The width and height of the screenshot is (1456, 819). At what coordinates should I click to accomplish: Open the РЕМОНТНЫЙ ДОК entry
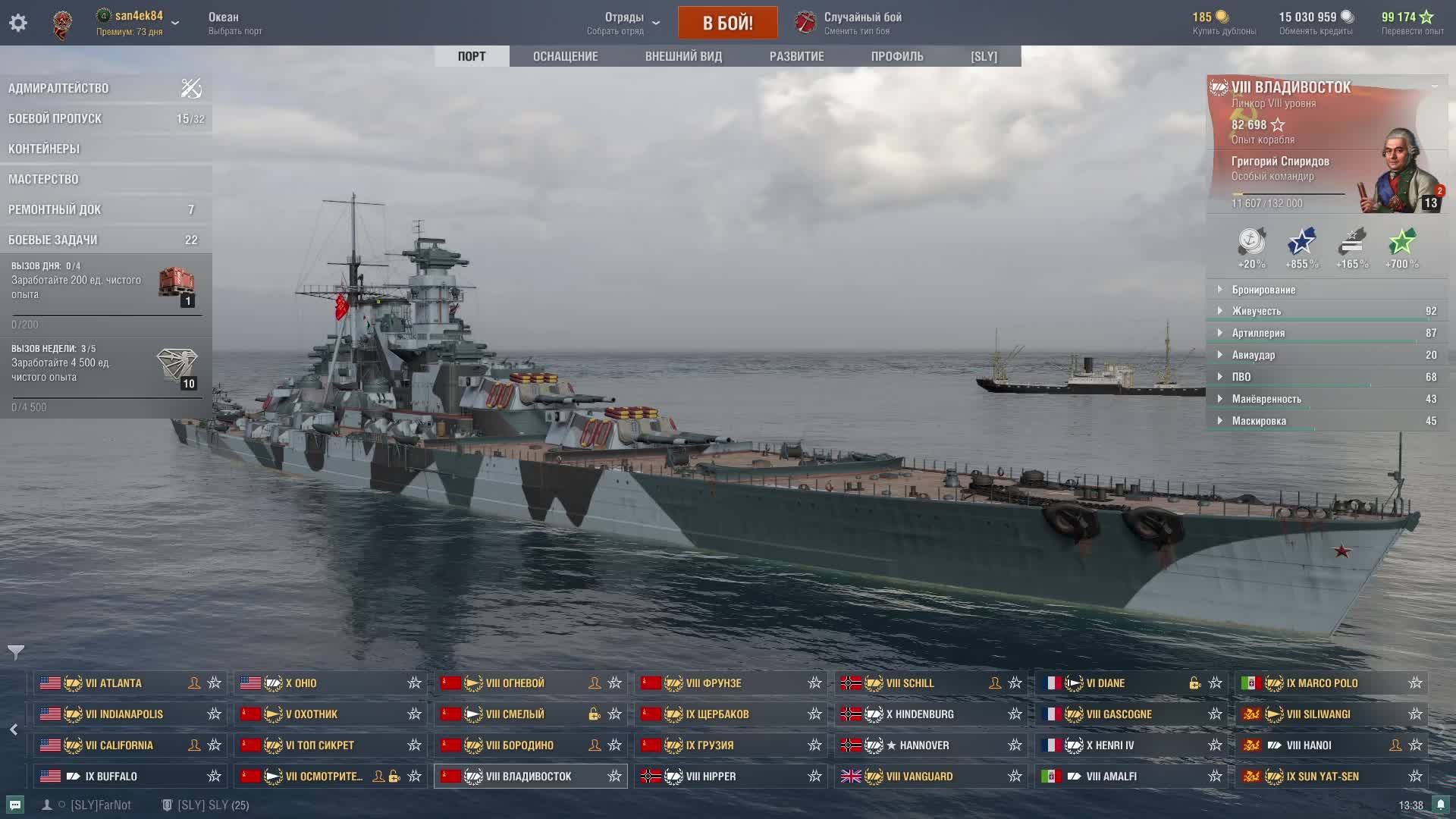pos(55,209)
